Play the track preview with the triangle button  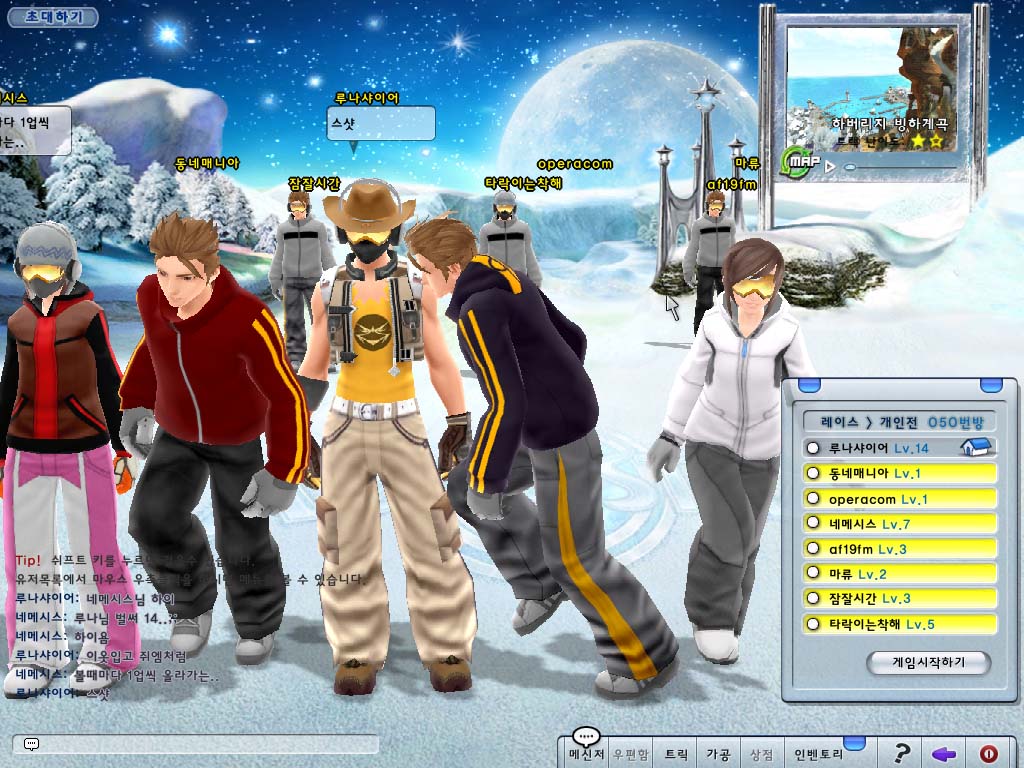pos(829,166)
